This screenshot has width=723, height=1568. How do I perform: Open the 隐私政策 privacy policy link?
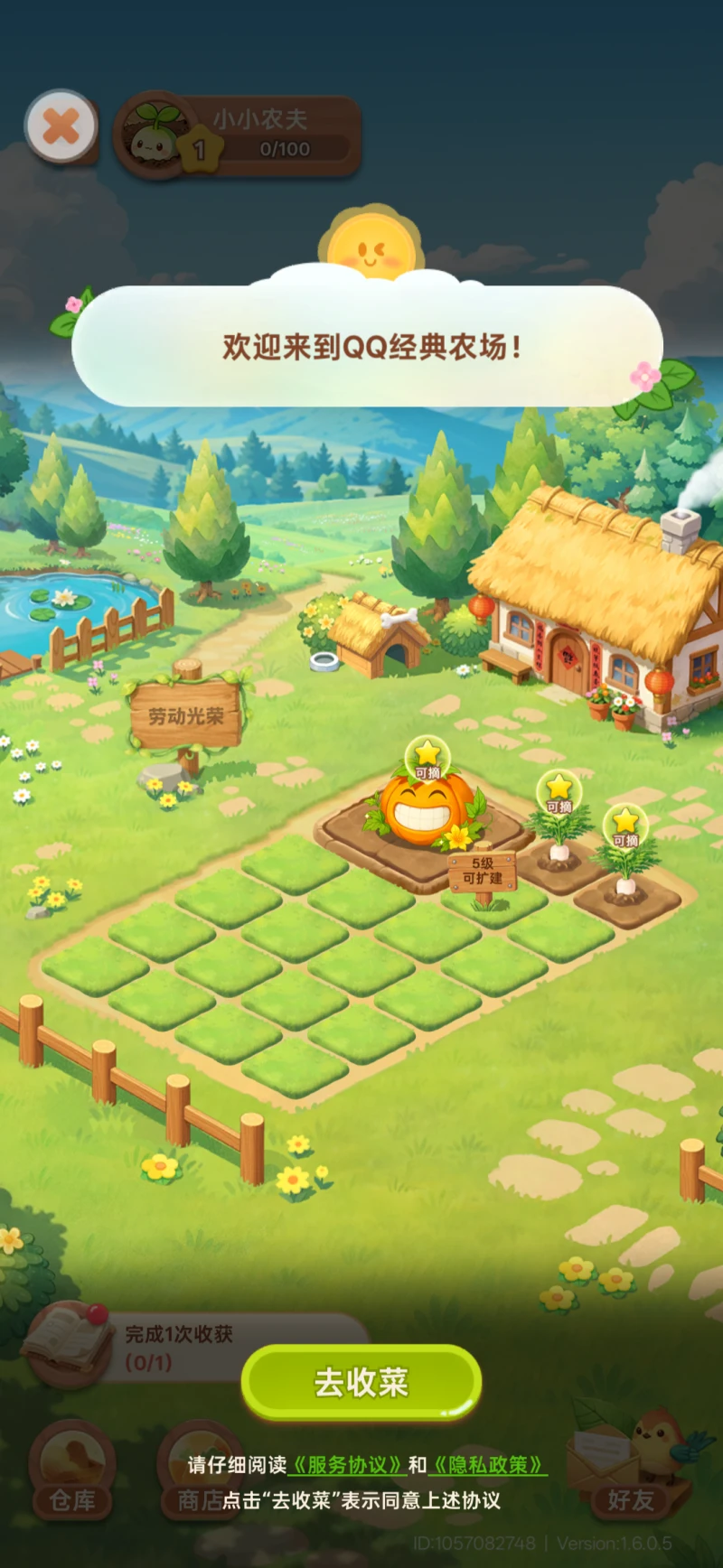pos(489,1465)
